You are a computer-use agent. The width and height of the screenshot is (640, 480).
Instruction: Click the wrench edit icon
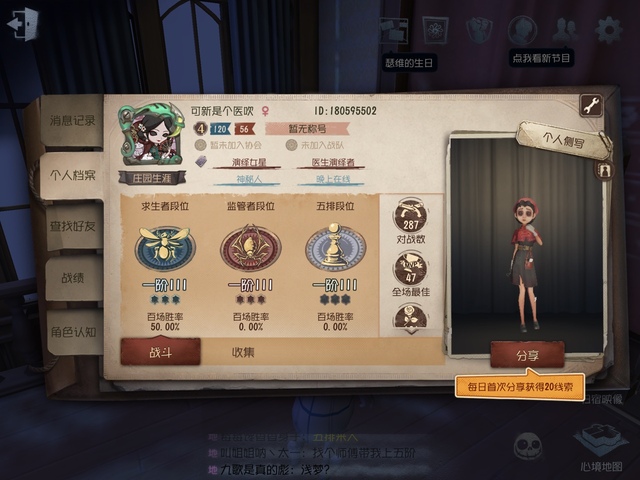coord(590,105)
